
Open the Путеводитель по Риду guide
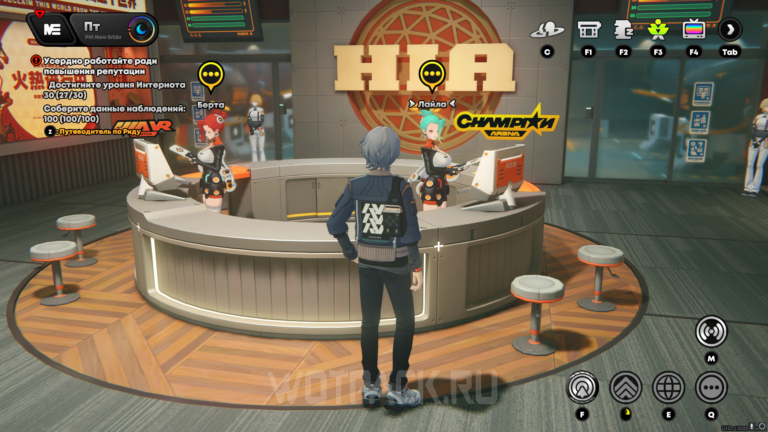point(85,131)
